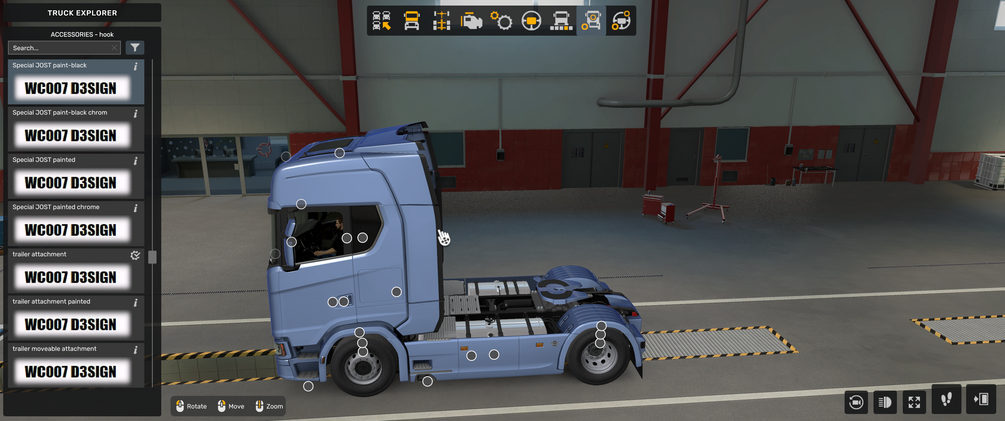Switch to the steering wheel interior category
Image resolution: width=1005 pixels, height=421 pixels.
531,21
